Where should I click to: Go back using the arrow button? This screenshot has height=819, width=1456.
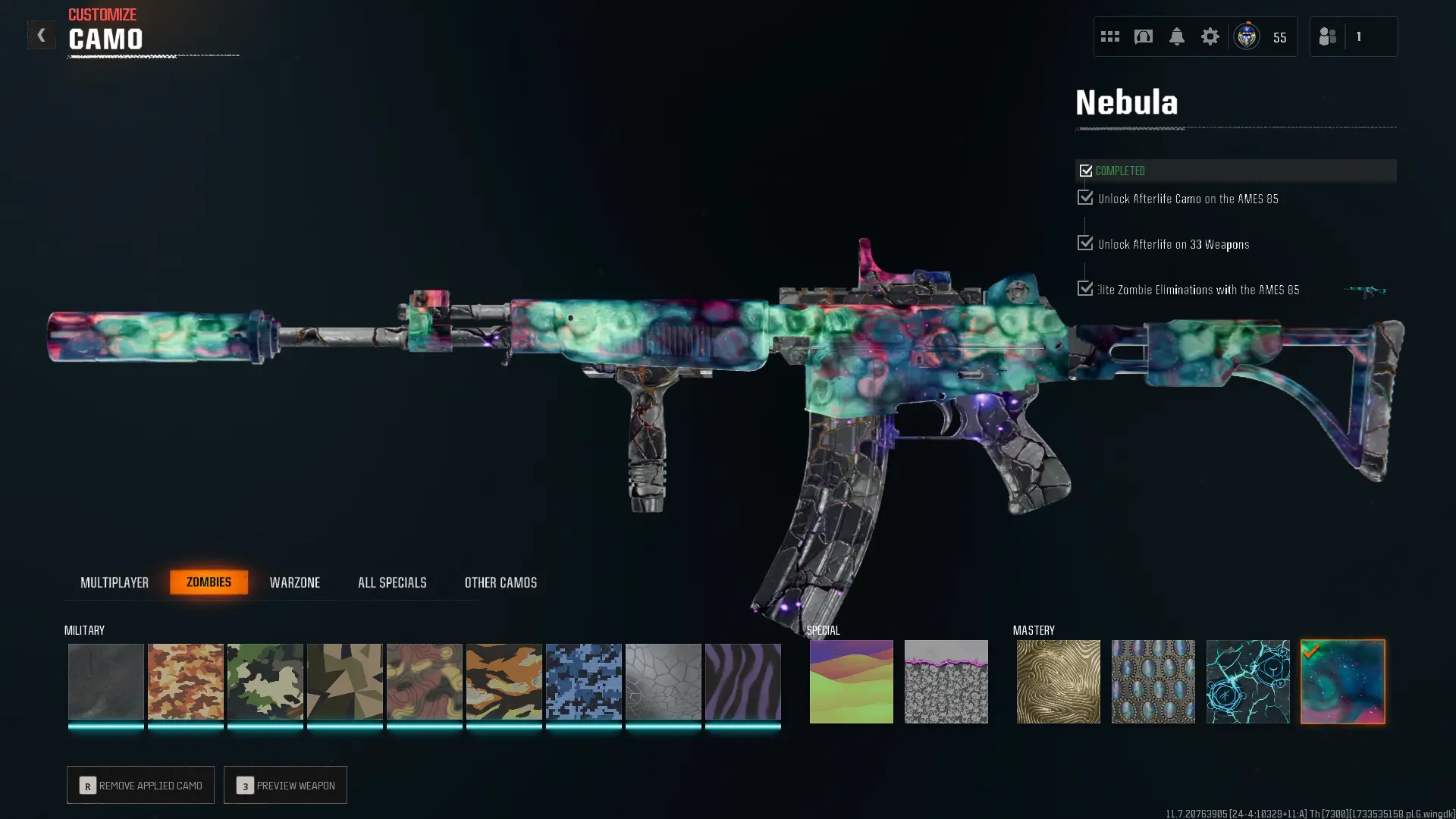[x=41, y=36]
